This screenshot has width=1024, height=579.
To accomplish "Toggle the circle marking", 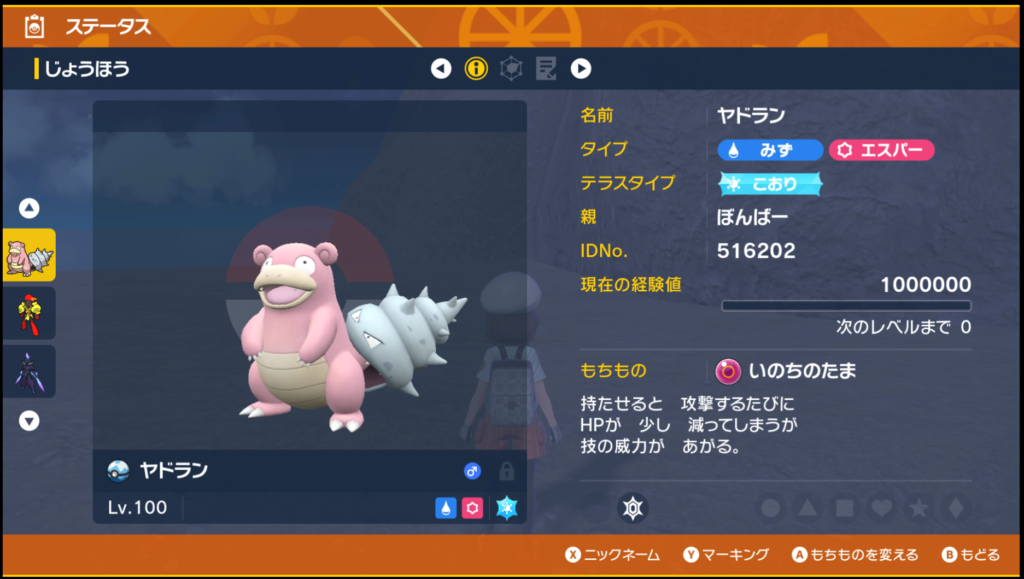I will (771, 508).
